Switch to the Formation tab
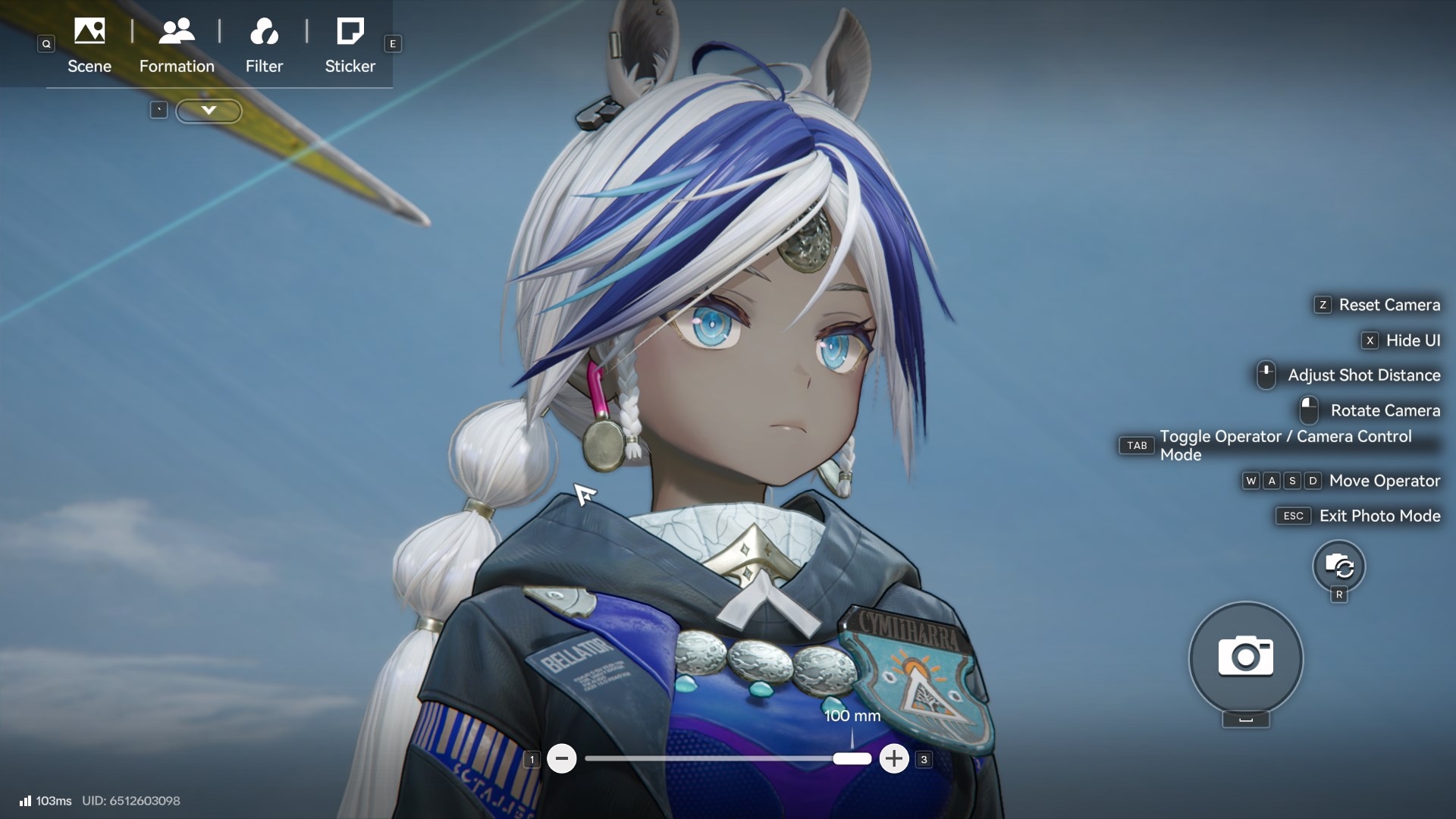The image size is (1456, 819). [x=177, y=45]
